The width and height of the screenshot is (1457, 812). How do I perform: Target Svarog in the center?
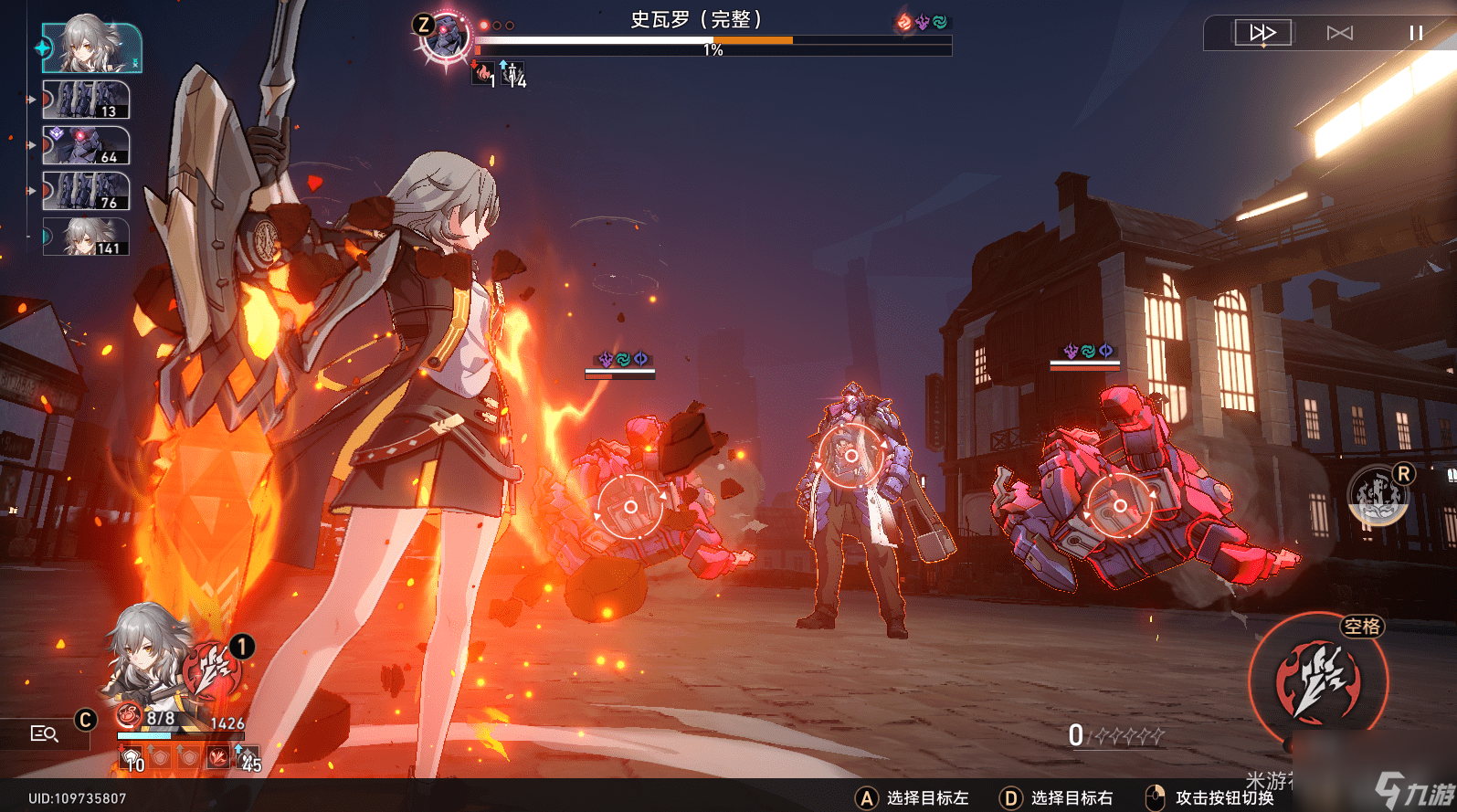point(850,455)
